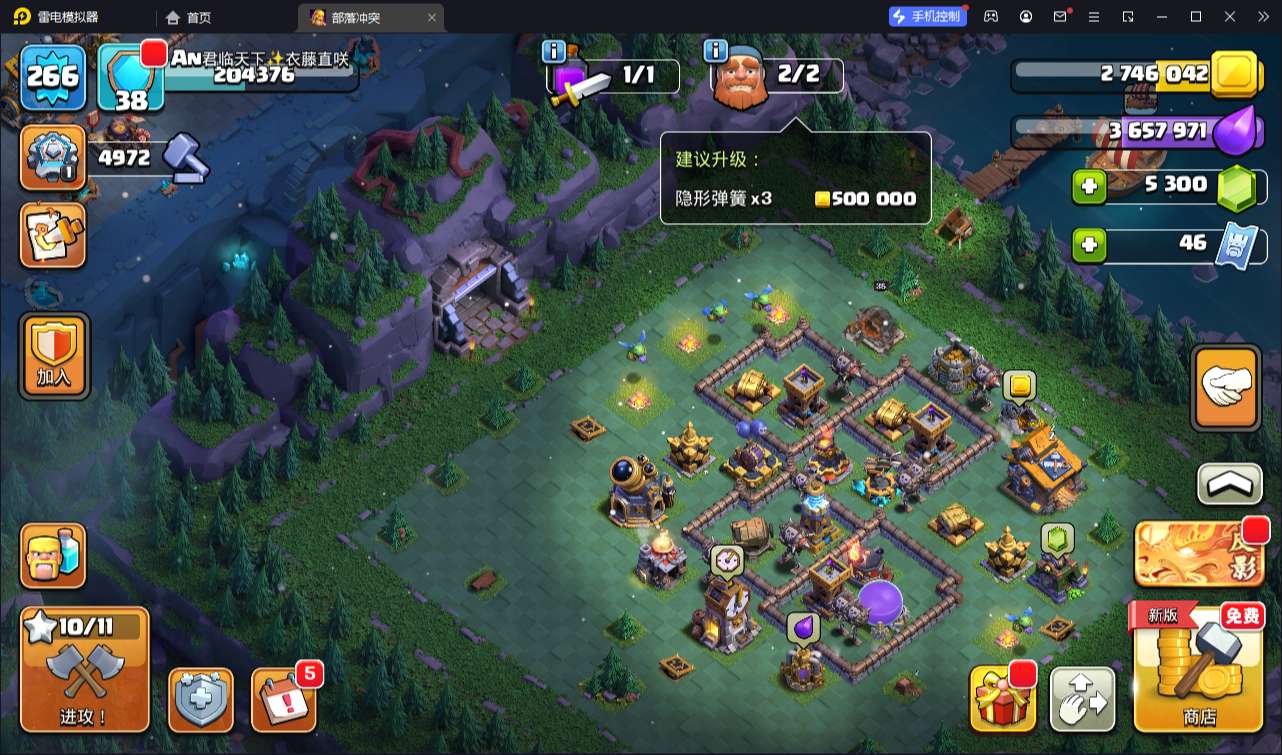Close the Clash of Clans emulator tab

tap(432, 17)
